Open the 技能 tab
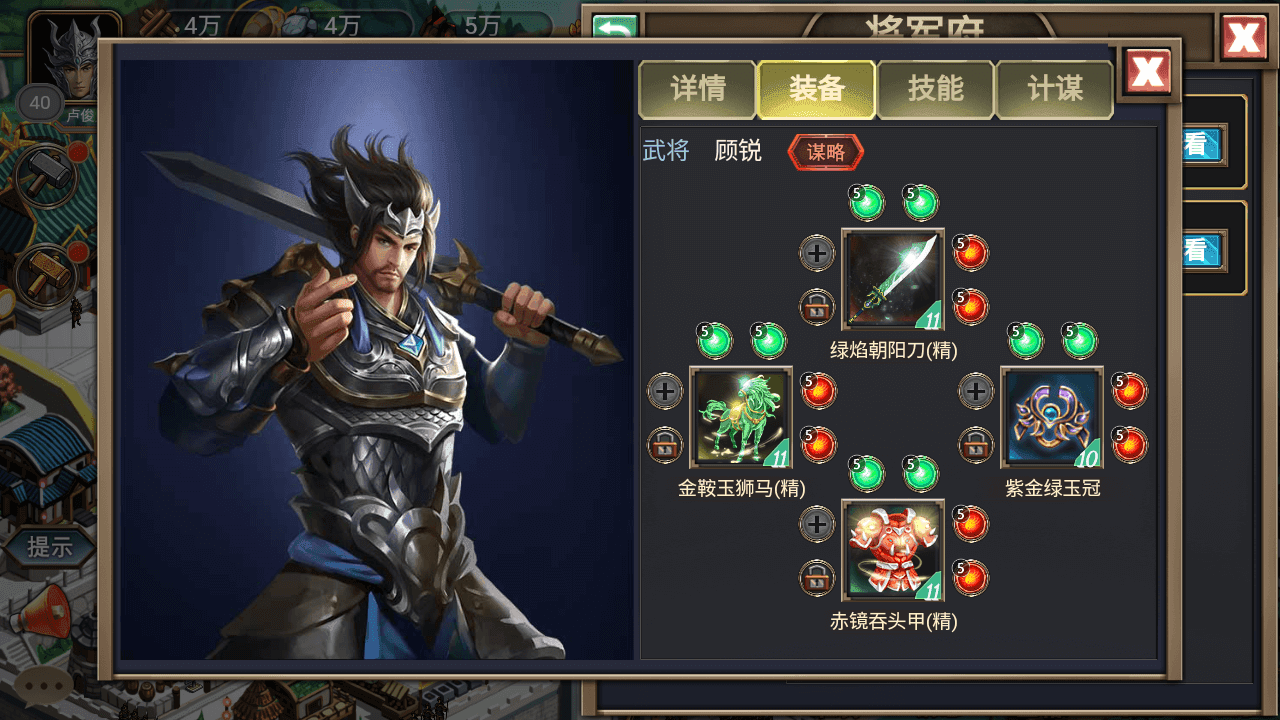This screenshot has width=1280, height=720. tap(936, 88)
